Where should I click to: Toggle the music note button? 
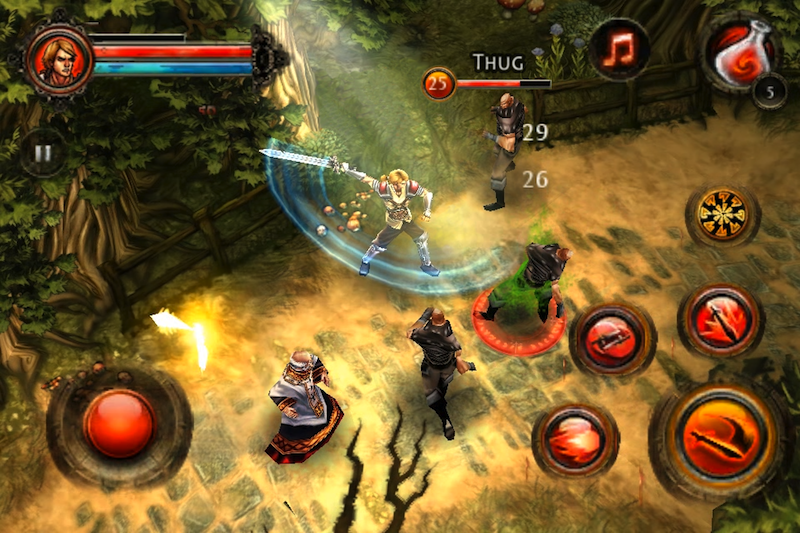[x=619, y=49]
